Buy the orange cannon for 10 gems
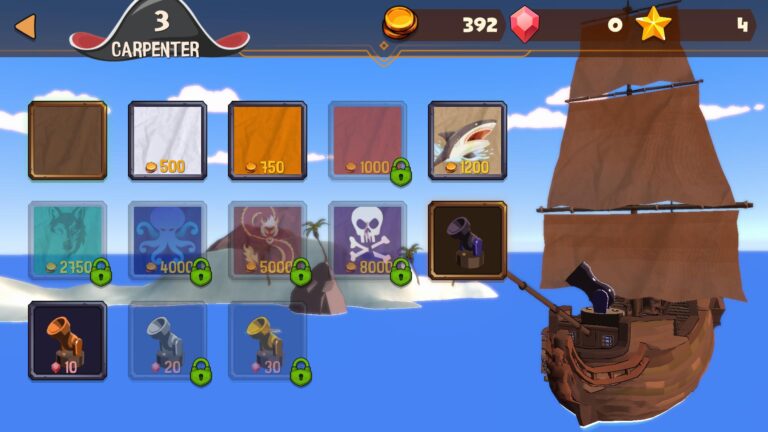Image resolution: width=768 pixels, height=432 pixels. coord(67,340)
